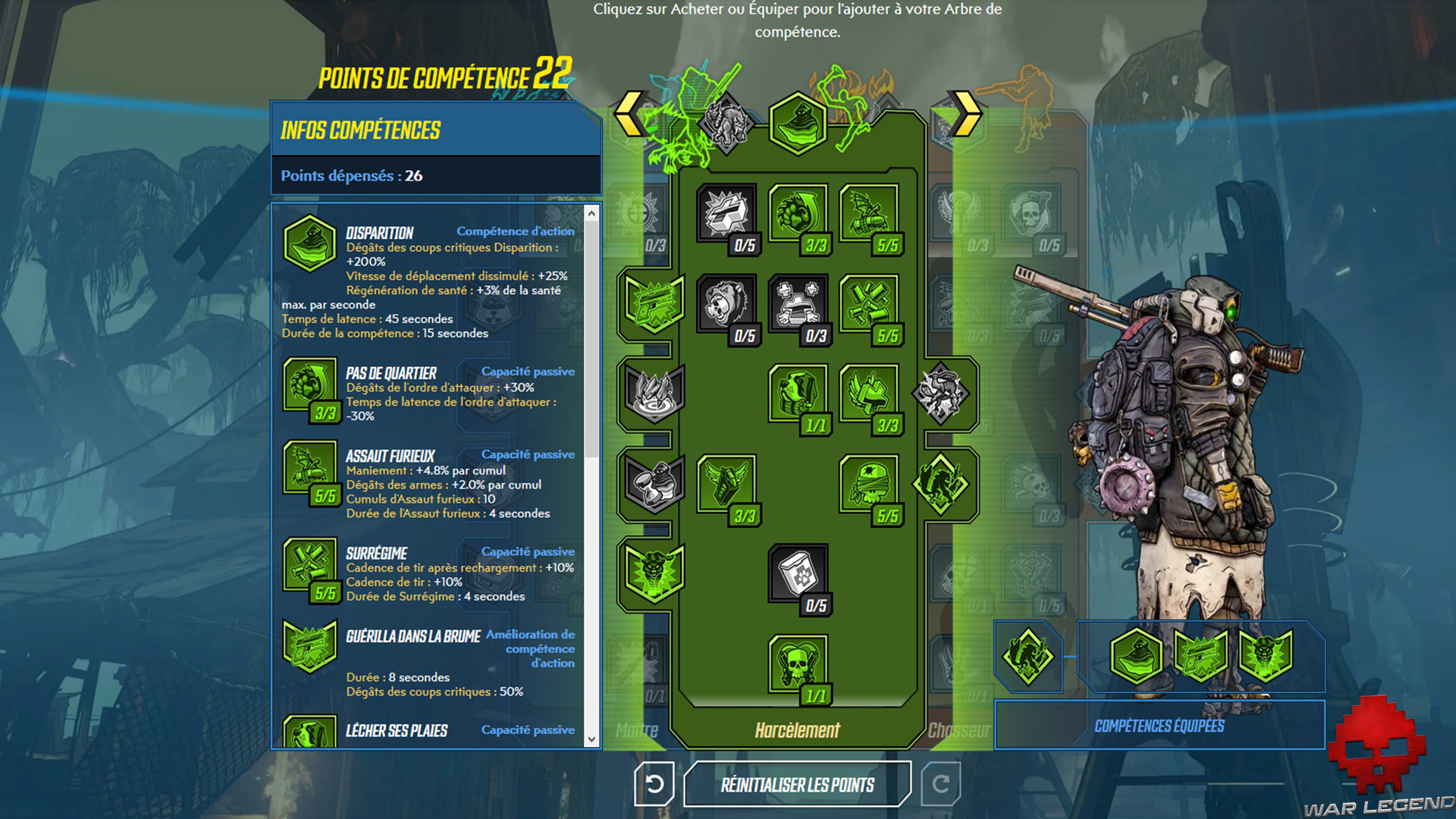Click the redo circular arrow beside the reset button

click(940, 784)
